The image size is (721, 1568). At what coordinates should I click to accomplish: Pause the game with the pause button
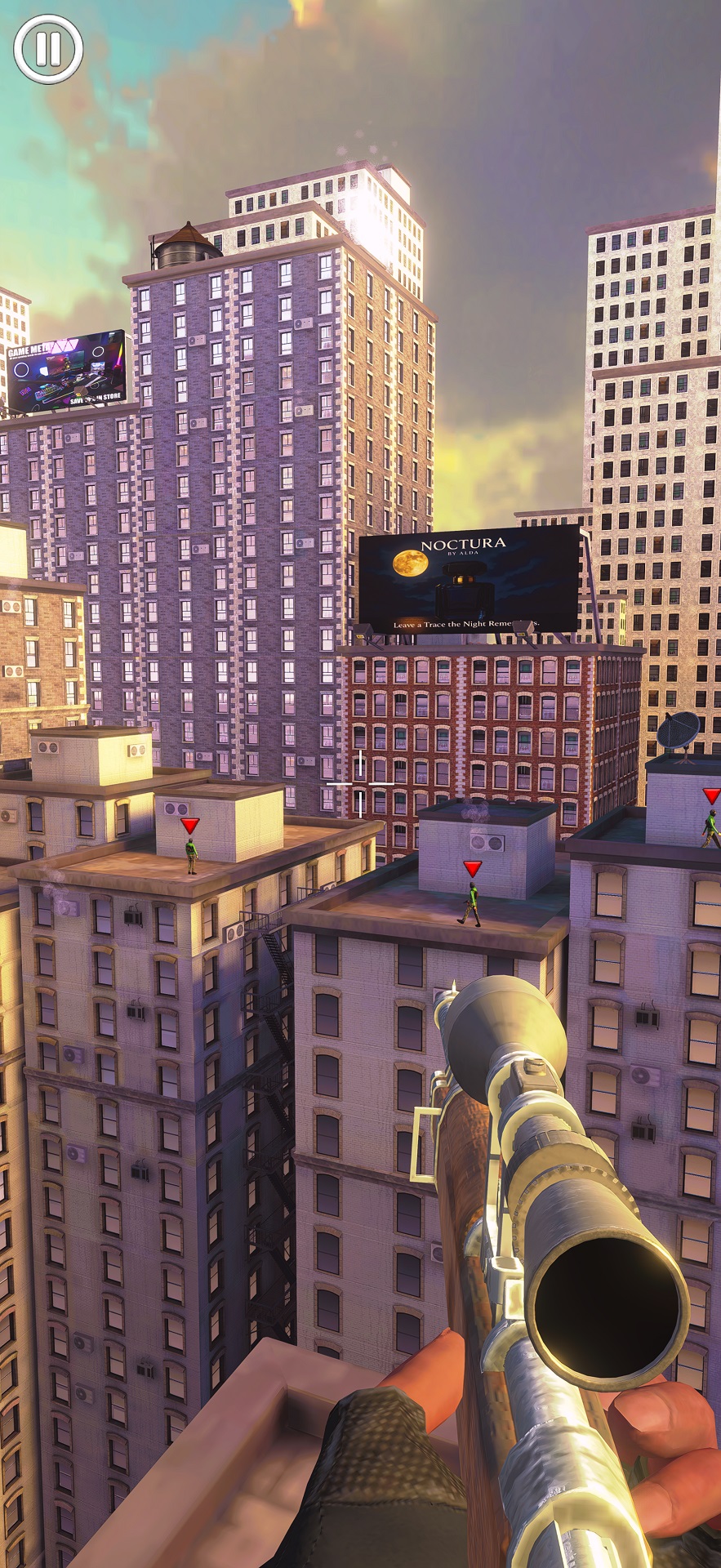[48, 49]
